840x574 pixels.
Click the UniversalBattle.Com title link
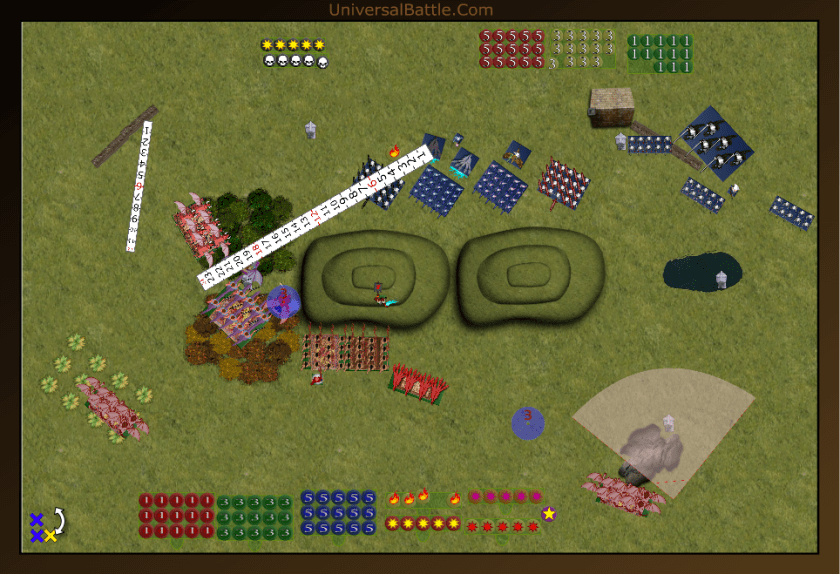click(410, 10)
